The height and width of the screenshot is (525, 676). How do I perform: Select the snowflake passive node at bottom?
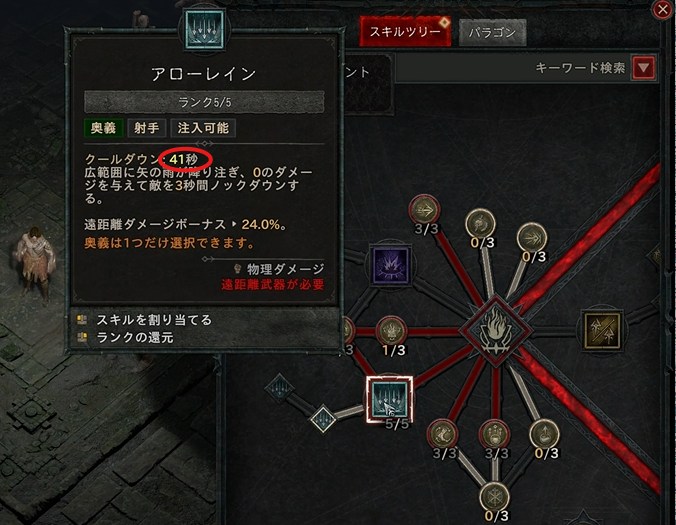coord(491,497)
